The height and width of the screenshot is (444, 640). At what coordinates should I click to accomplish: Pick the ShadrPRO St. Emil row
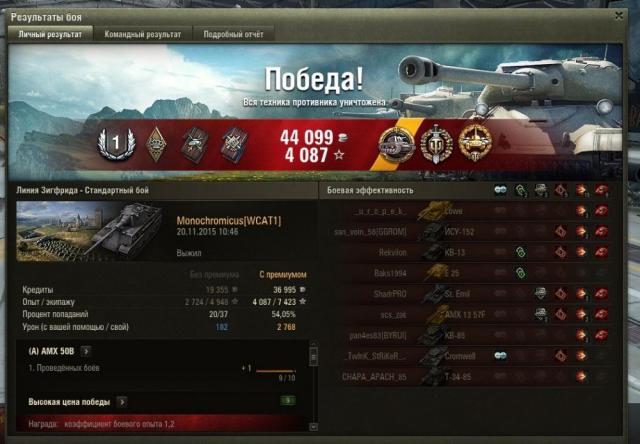(470, 293)
